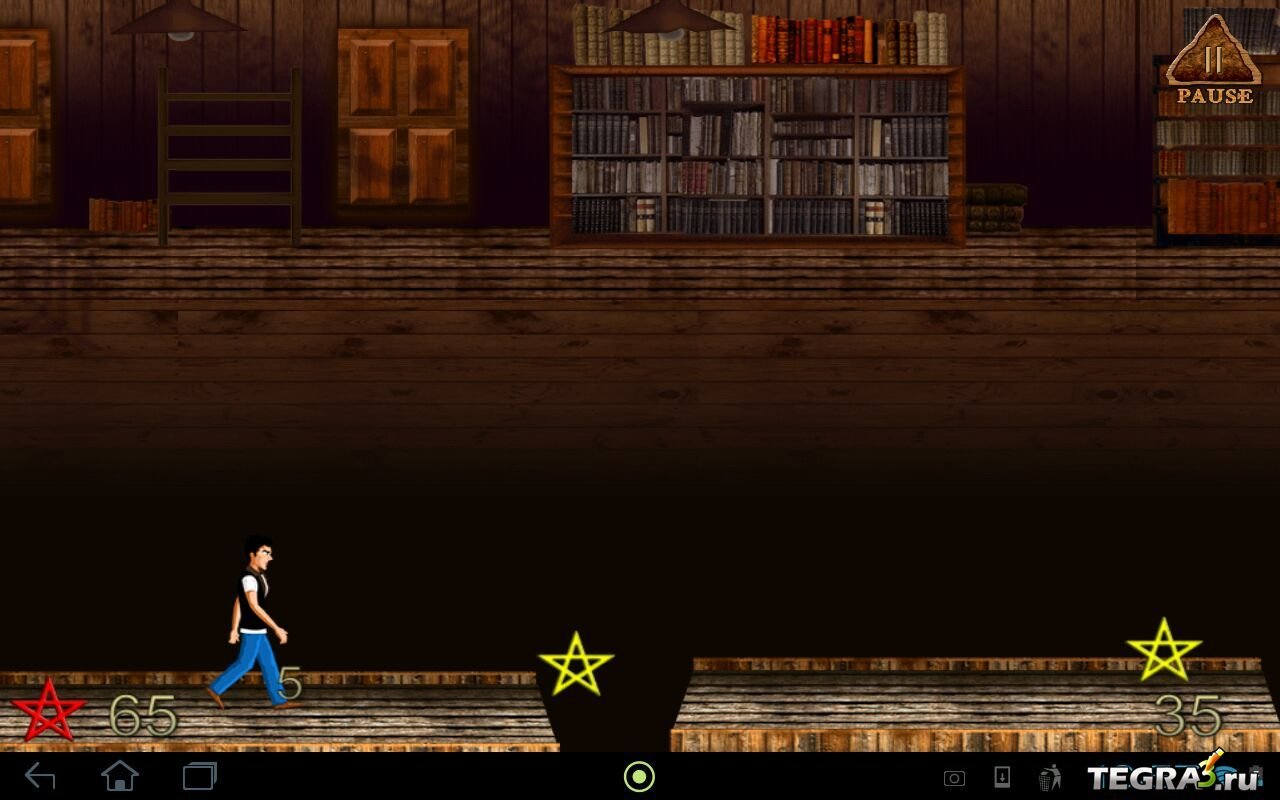Pause the game with the PAUSE button
The height and width of the screenshot is (800, 1280).
[1213, 62]
